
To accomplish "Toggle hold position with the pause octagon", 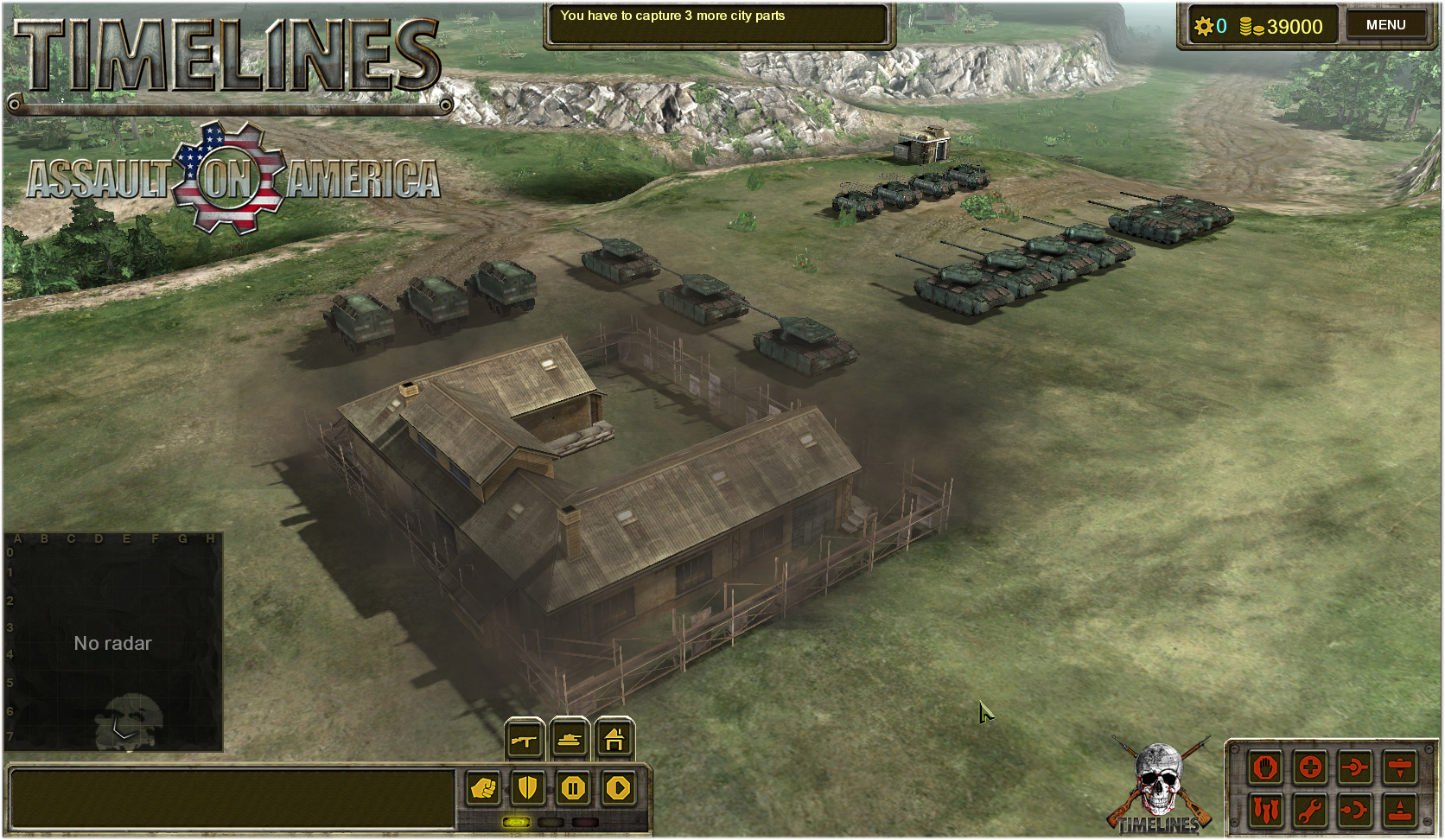I will click(574, 788).
